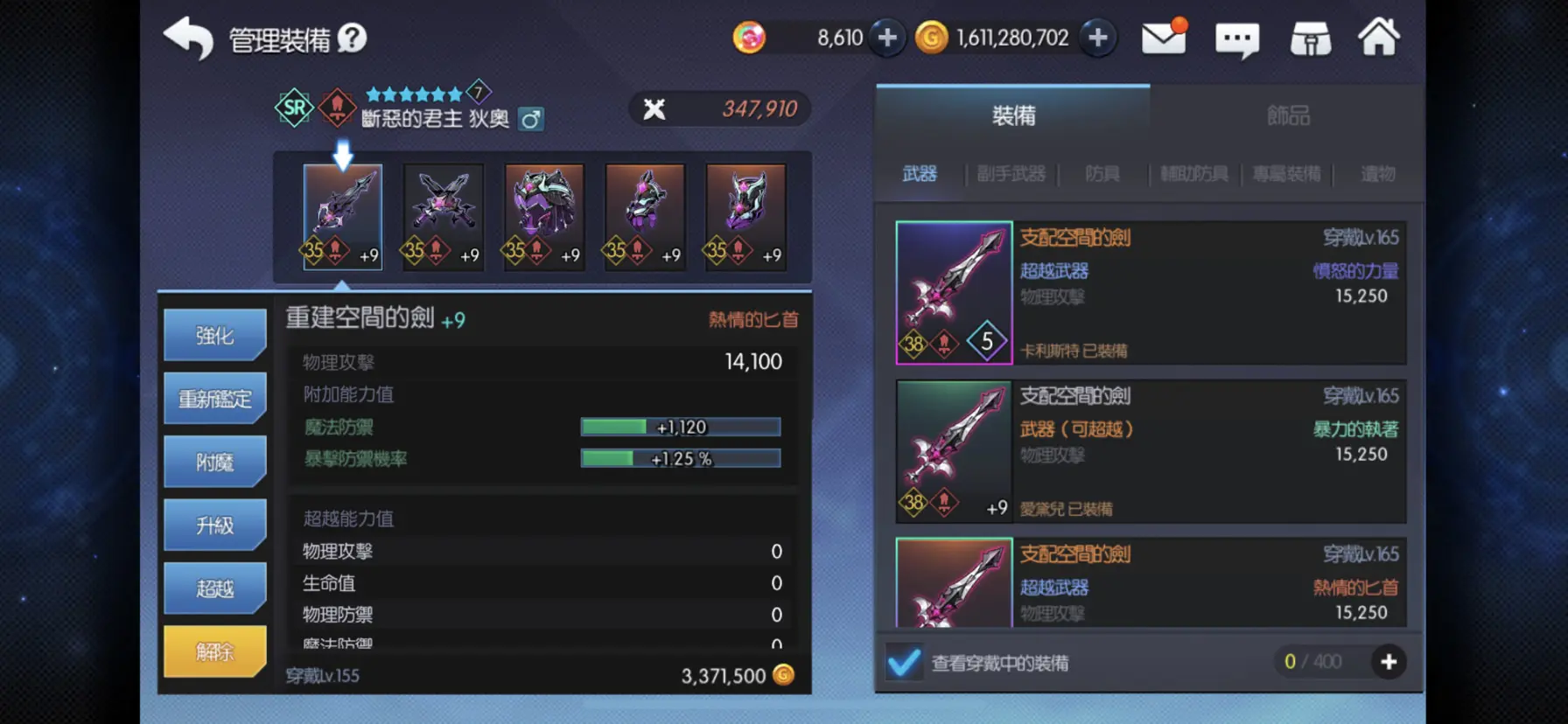Click the 魔法防禦 +1,120 stat bar
Viewport: 1568px width, 724px height.
[x=681, y=427]
